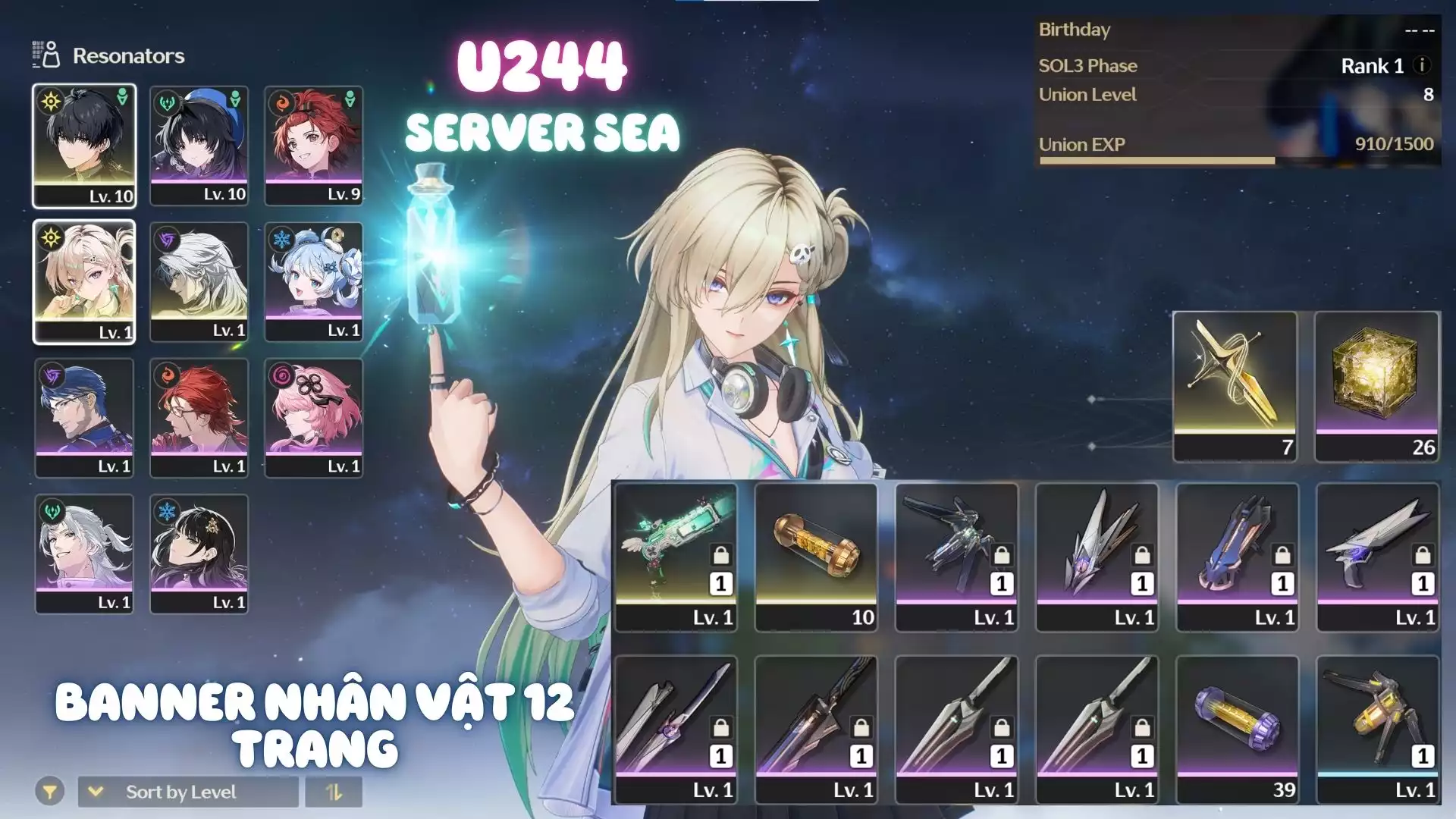Image resolution: width=1456 pixels, height=819 pixels.
Task: Choose the pink-haired resonator portrait
Action: [x=313, y=418]
